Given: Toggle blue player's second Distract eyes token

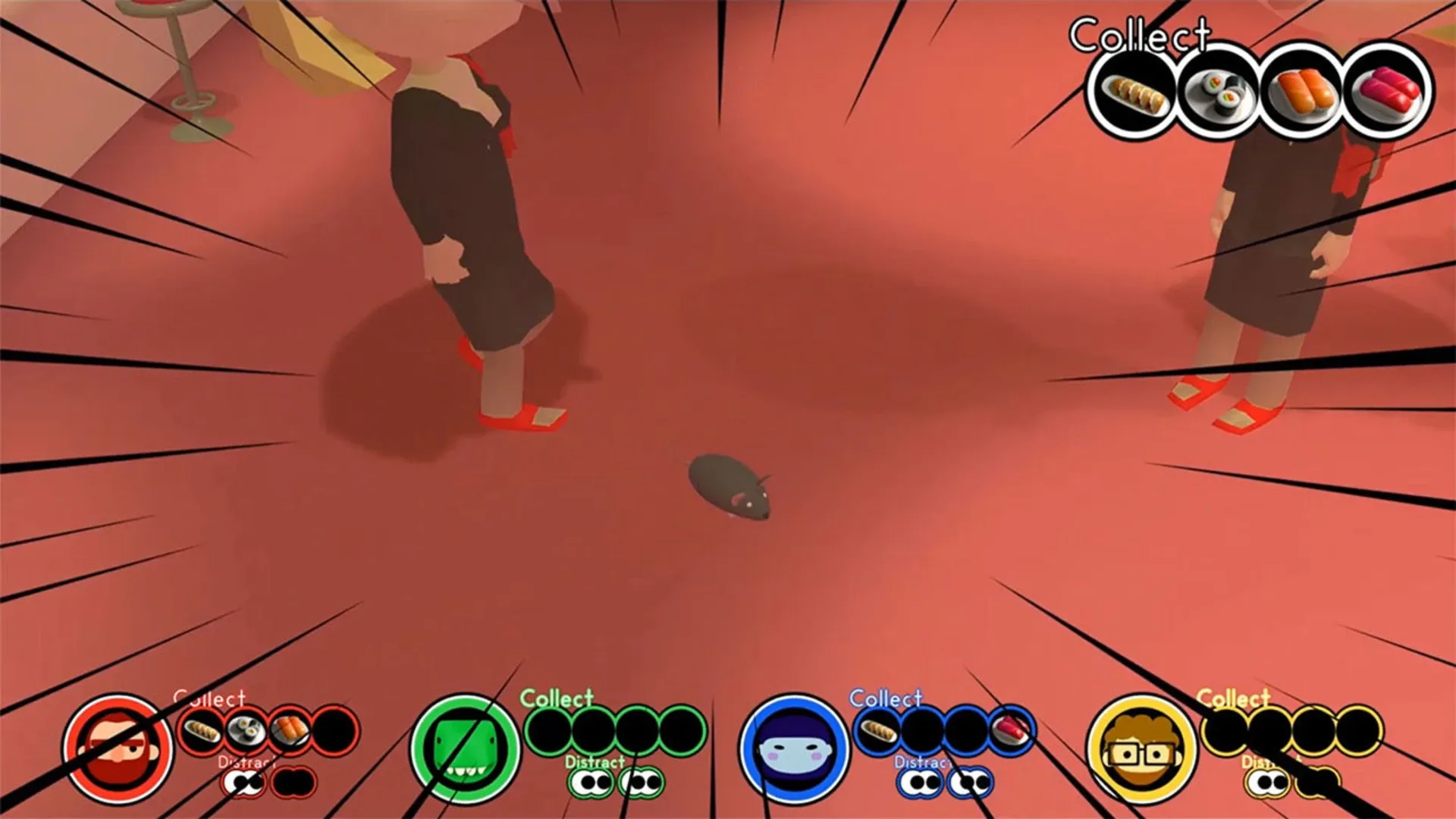Looking at the screenshot, I should [970, 783].
